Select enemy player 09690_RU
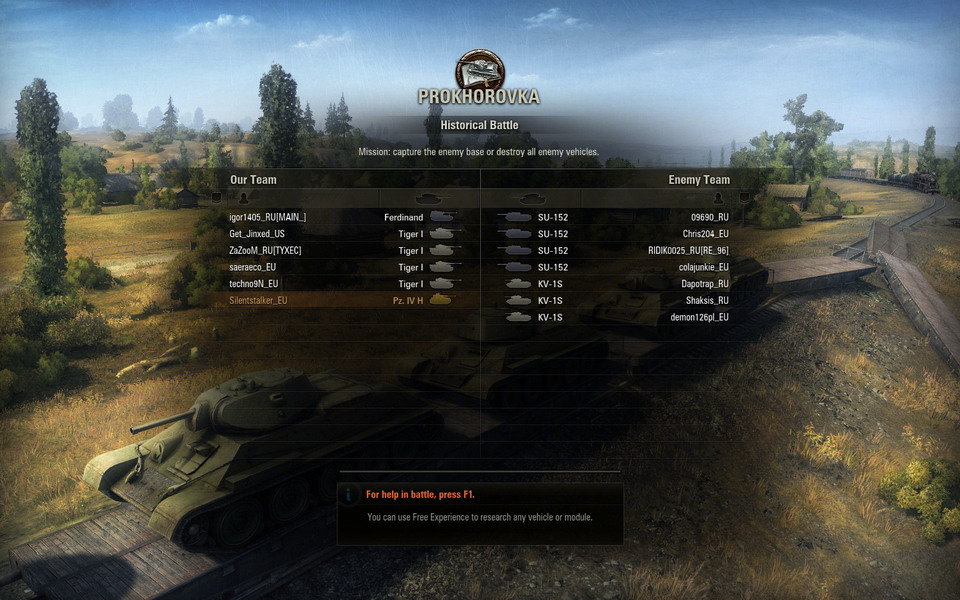 pyautogui.click(x=709, y=217)
